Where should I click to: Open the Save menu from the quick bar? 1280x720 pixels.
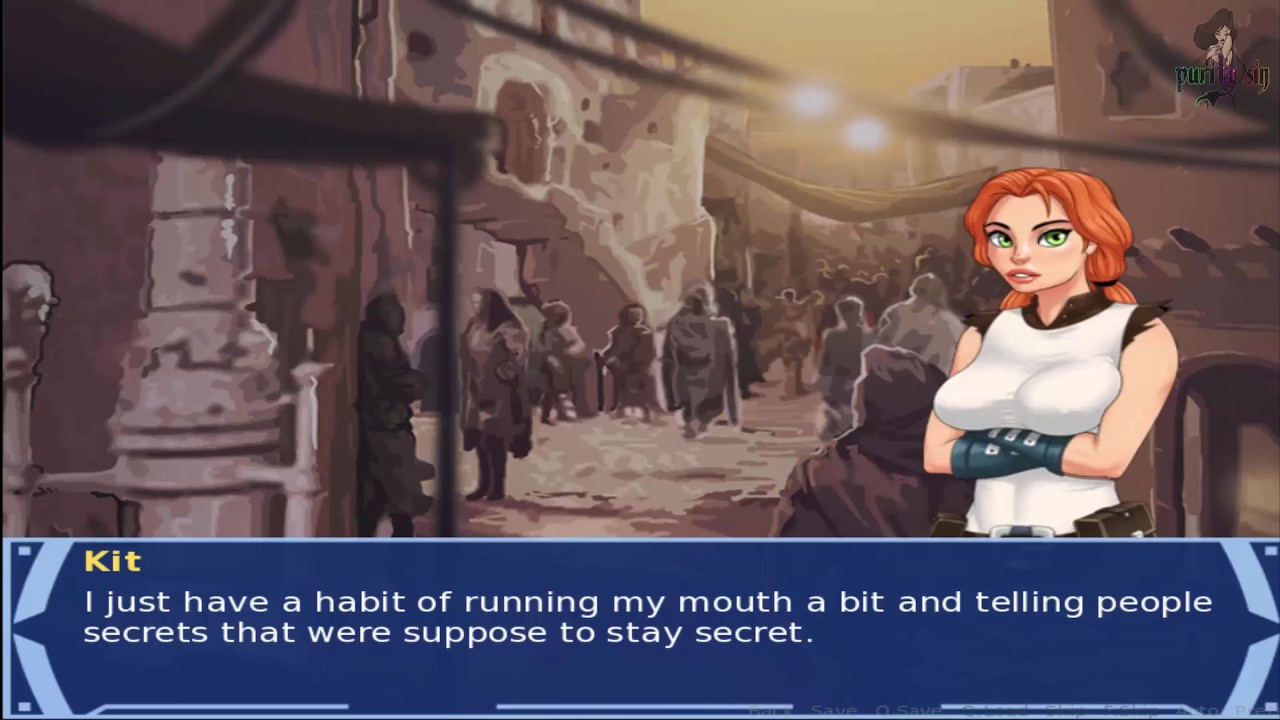pyautogui.click(x=833, y=711)
